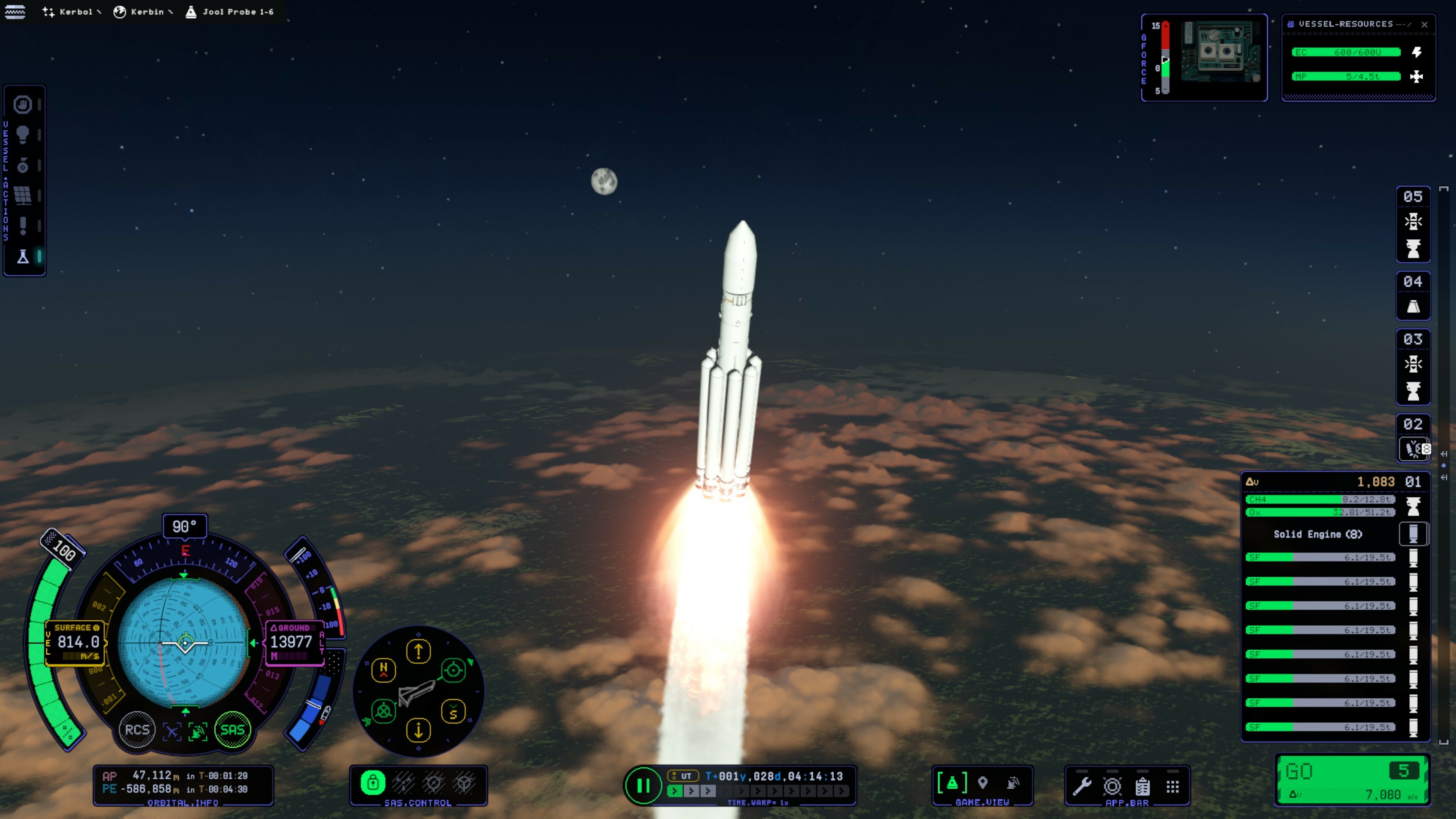Select the Kerbol breadcrumb
This screenshot has width=1456, height=819.
tap(71, 12)
